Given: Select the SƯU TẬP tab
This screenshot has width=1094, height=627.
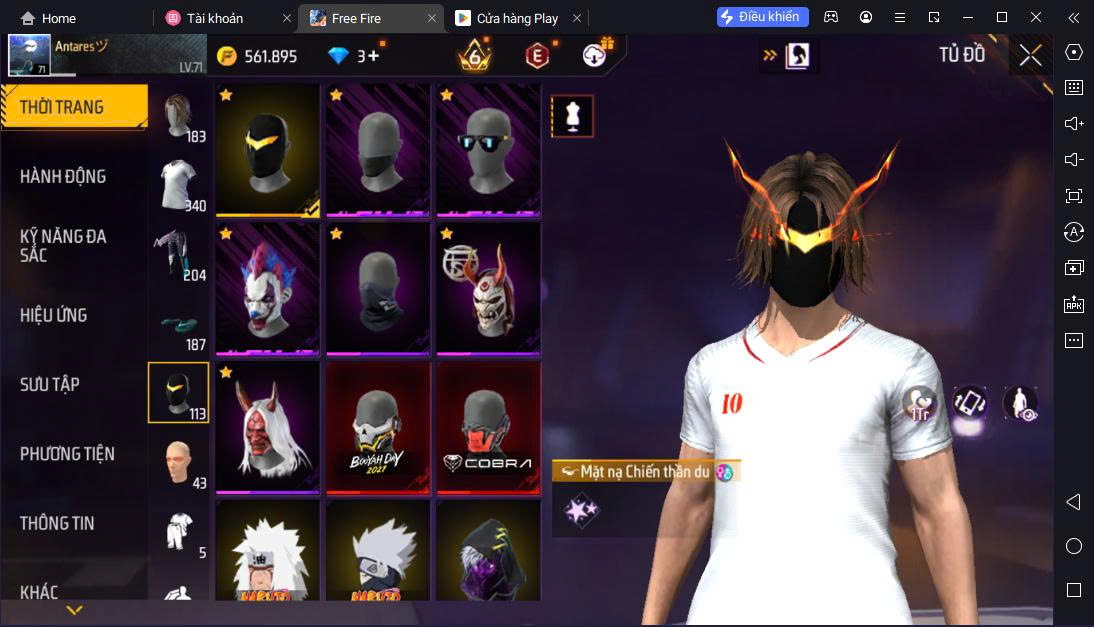Looking at the screenshot, I should pos(50,384).
